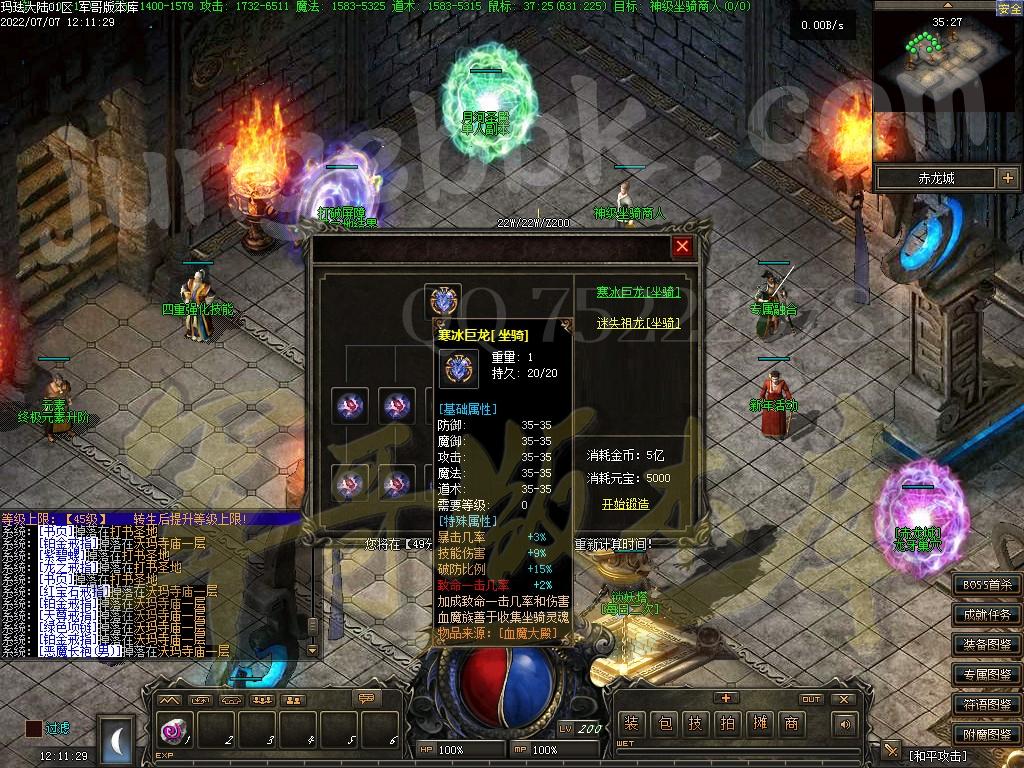Open the bag (包)

coord(665,723)
